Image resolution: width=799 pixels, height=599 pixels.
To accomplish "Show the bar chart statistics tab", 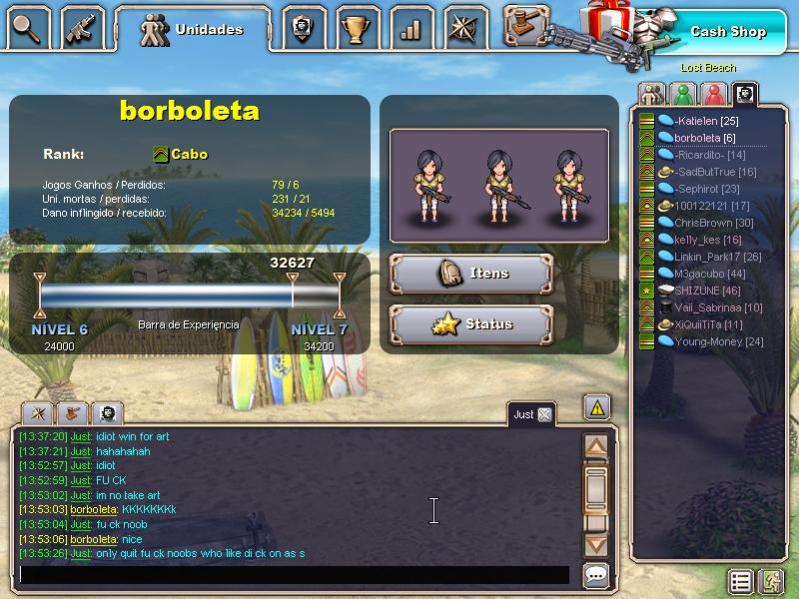I will [x=410, y=29].
